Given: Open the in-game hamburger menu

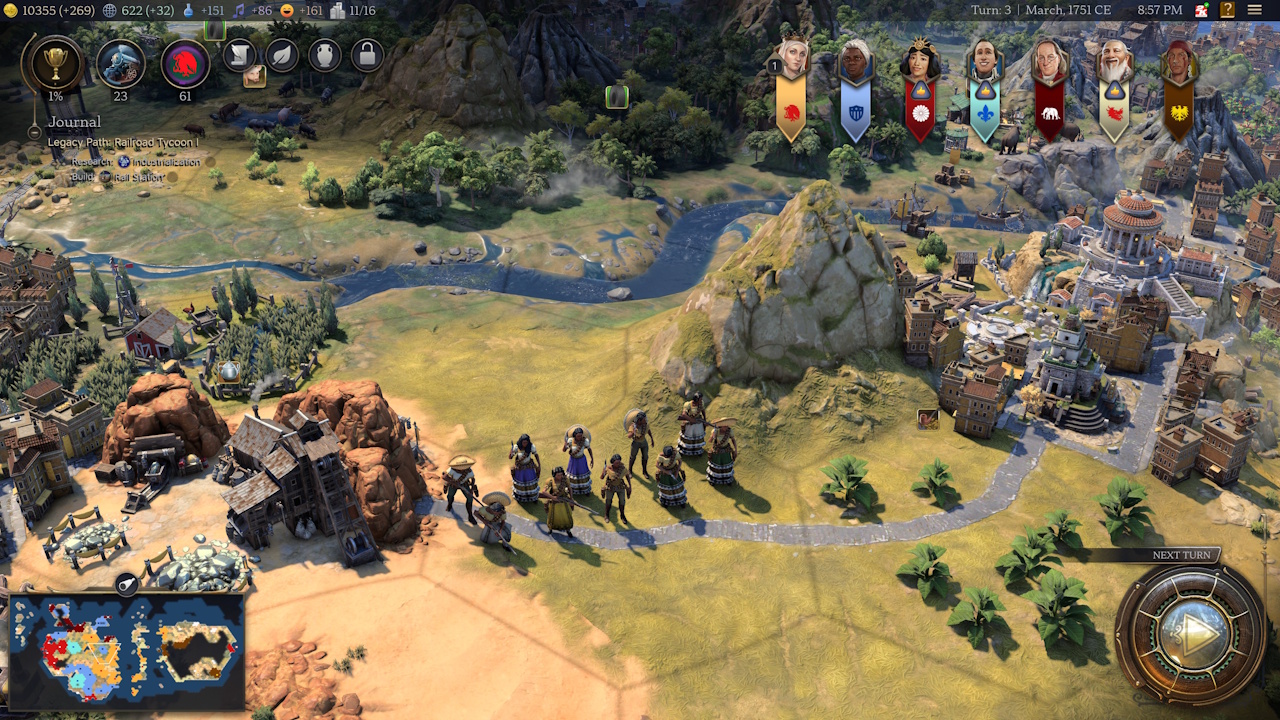Looking at the screenshot, I should [1254, 9].
